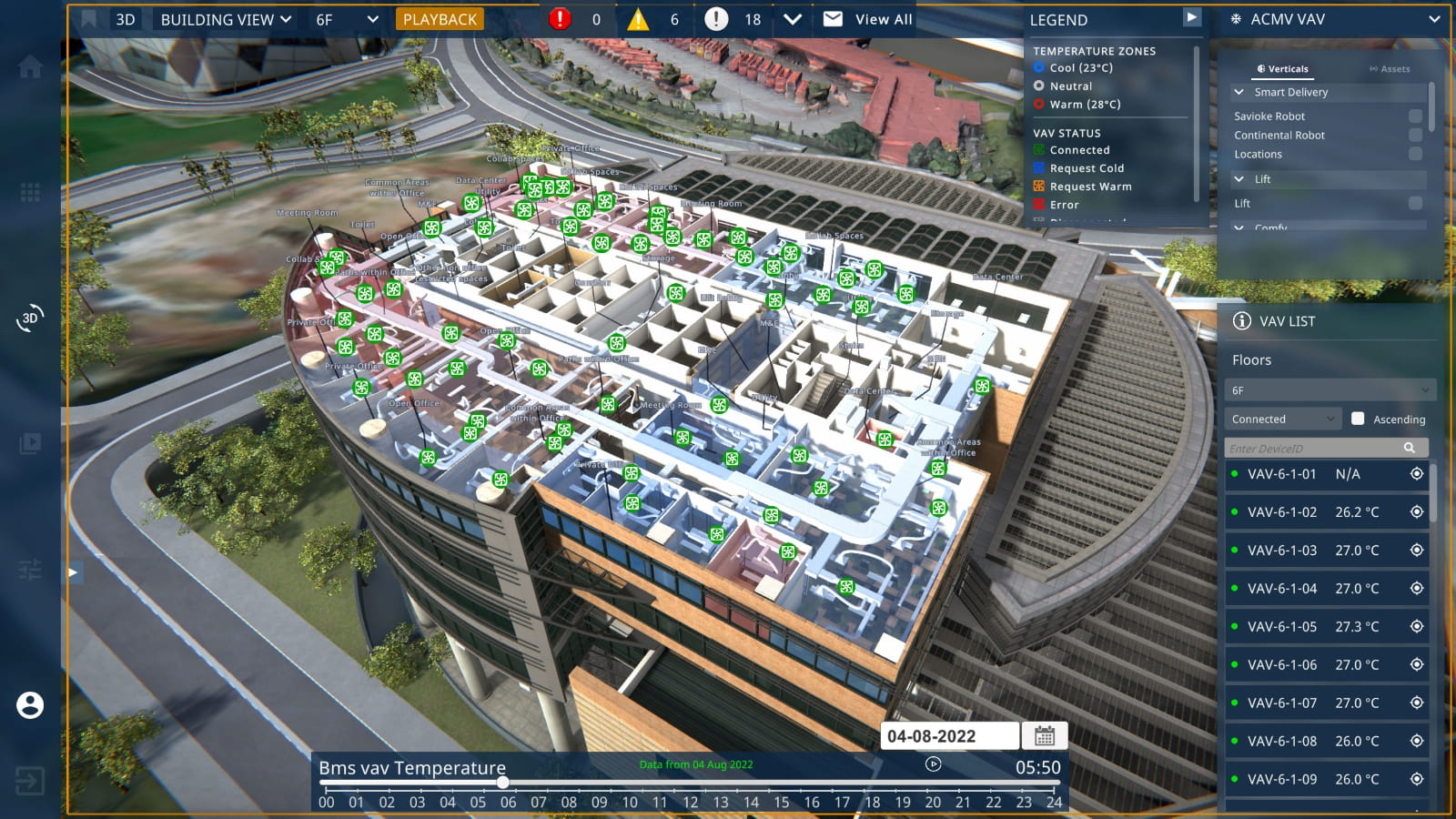This screenshot has width=1456, height=819.
Task: Click the exit icon at the bottom of the sidebar
Action: click(31, 781)
